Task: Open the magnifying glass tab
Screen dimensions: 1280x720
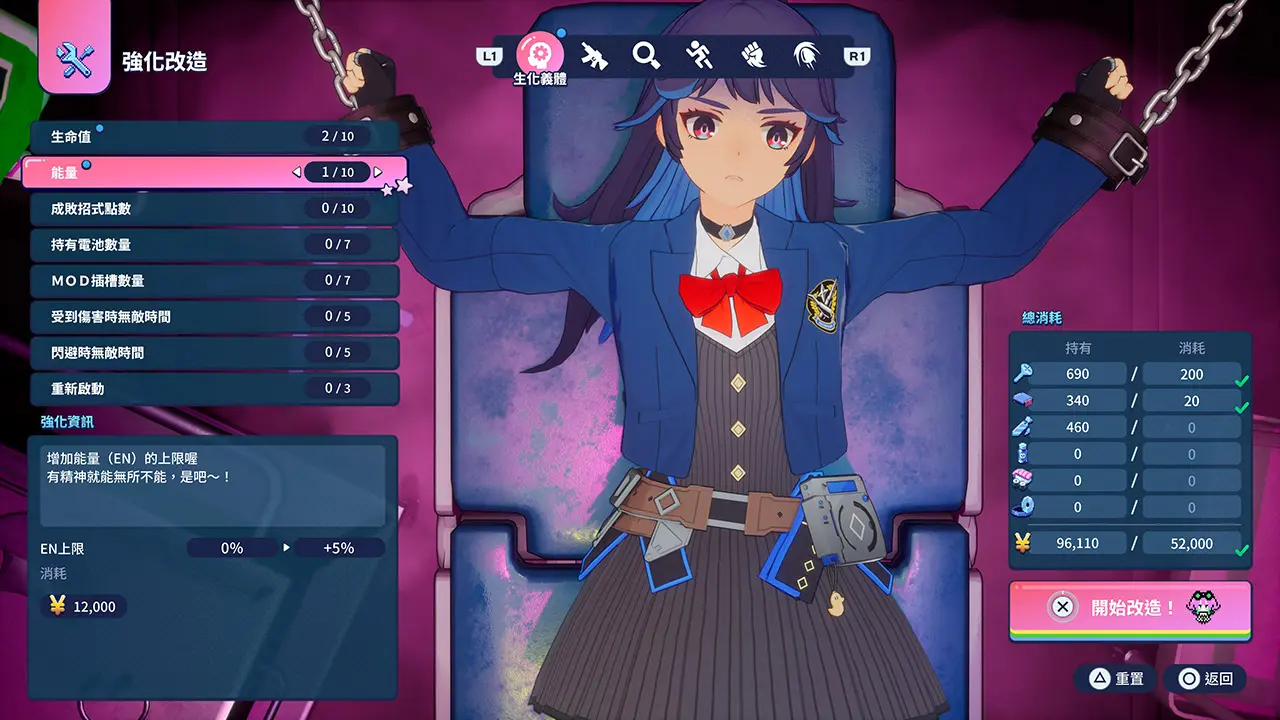Action: pos(647,56)
